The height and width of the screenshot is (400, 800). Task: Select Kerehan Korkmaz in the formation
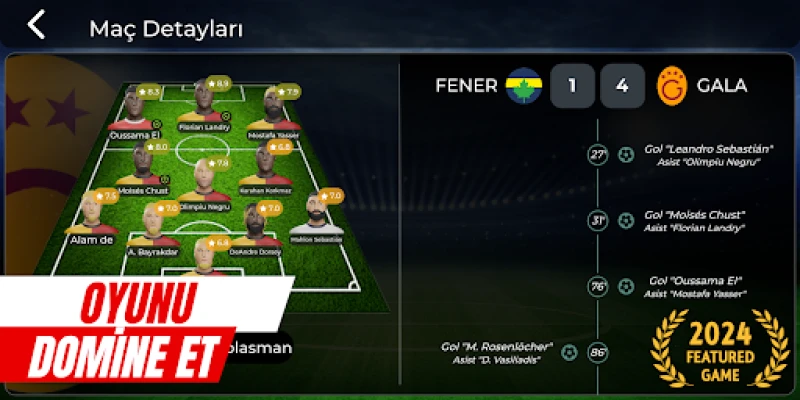coord(265,168)
